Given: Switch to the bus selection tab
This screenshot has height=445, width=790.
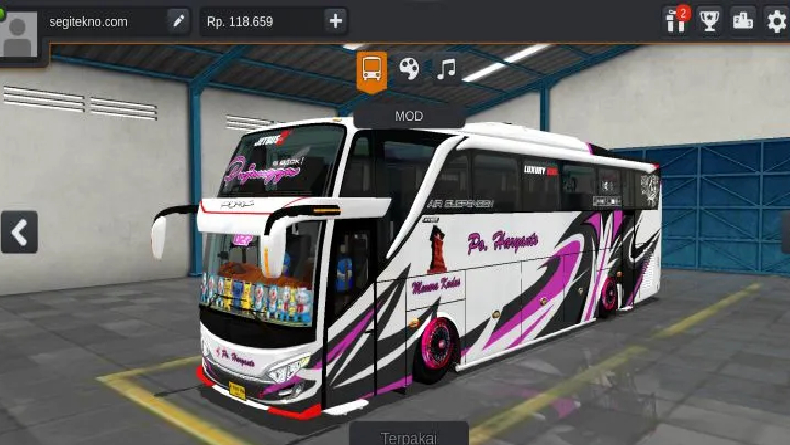Looking at the screenshot, I should (x=371, y=69).
